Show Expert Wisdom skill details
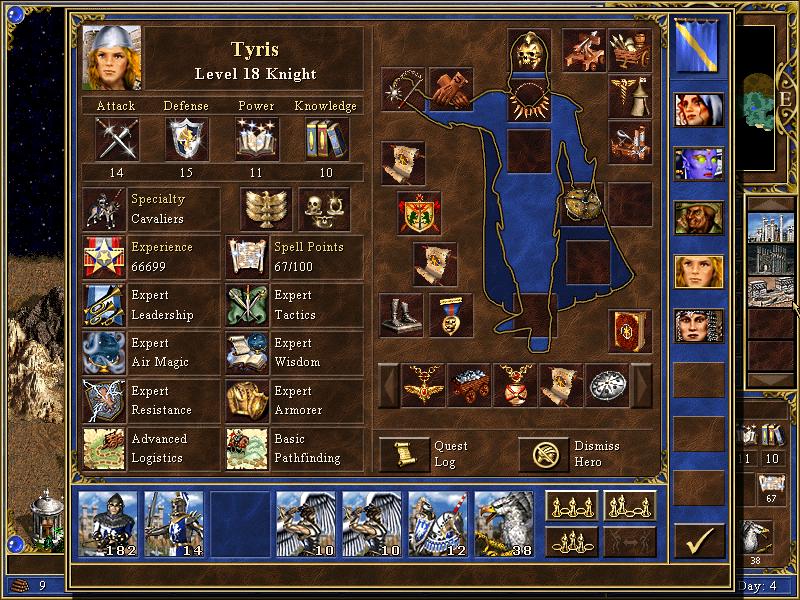Viewport: 800px width, 600px height. click(x=247, y=353)
